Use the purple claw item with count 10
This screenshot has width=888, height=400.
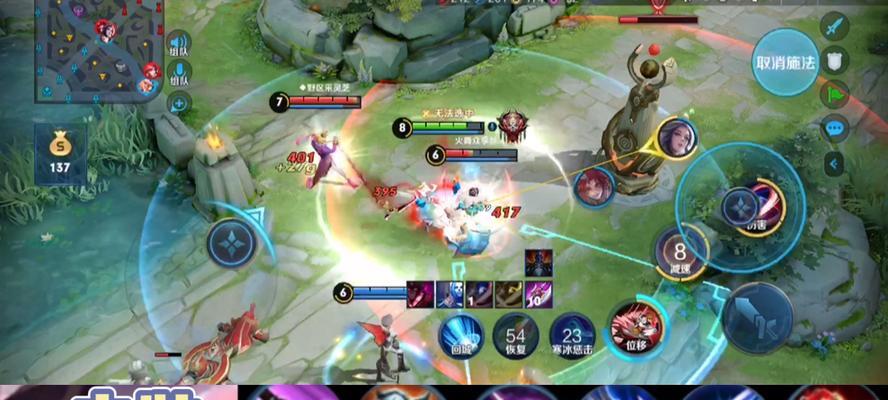coord(539,293)
